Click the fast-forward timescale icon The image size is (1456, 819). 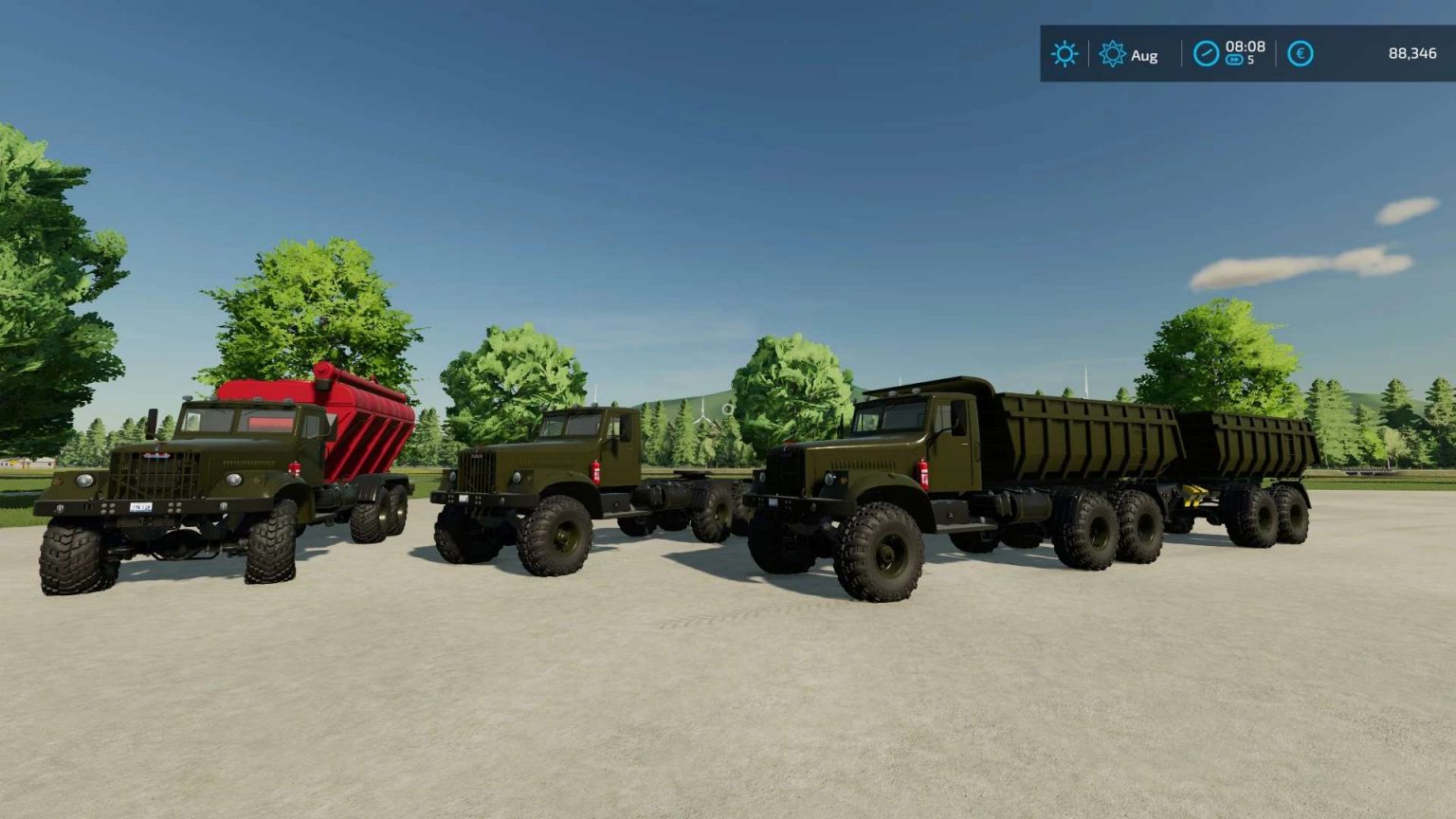tap(1233, 63)
